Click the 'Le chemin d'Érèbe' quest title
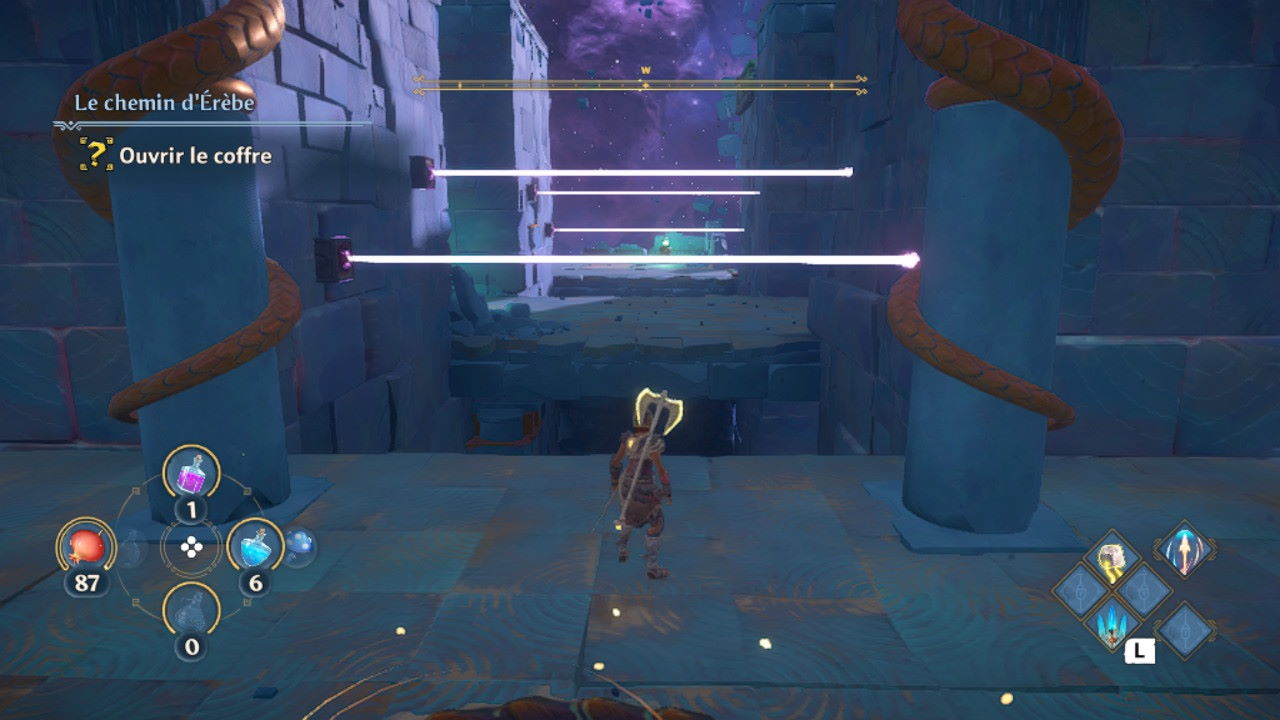The height and width of the screenshot is (720, 1280). 165,103
